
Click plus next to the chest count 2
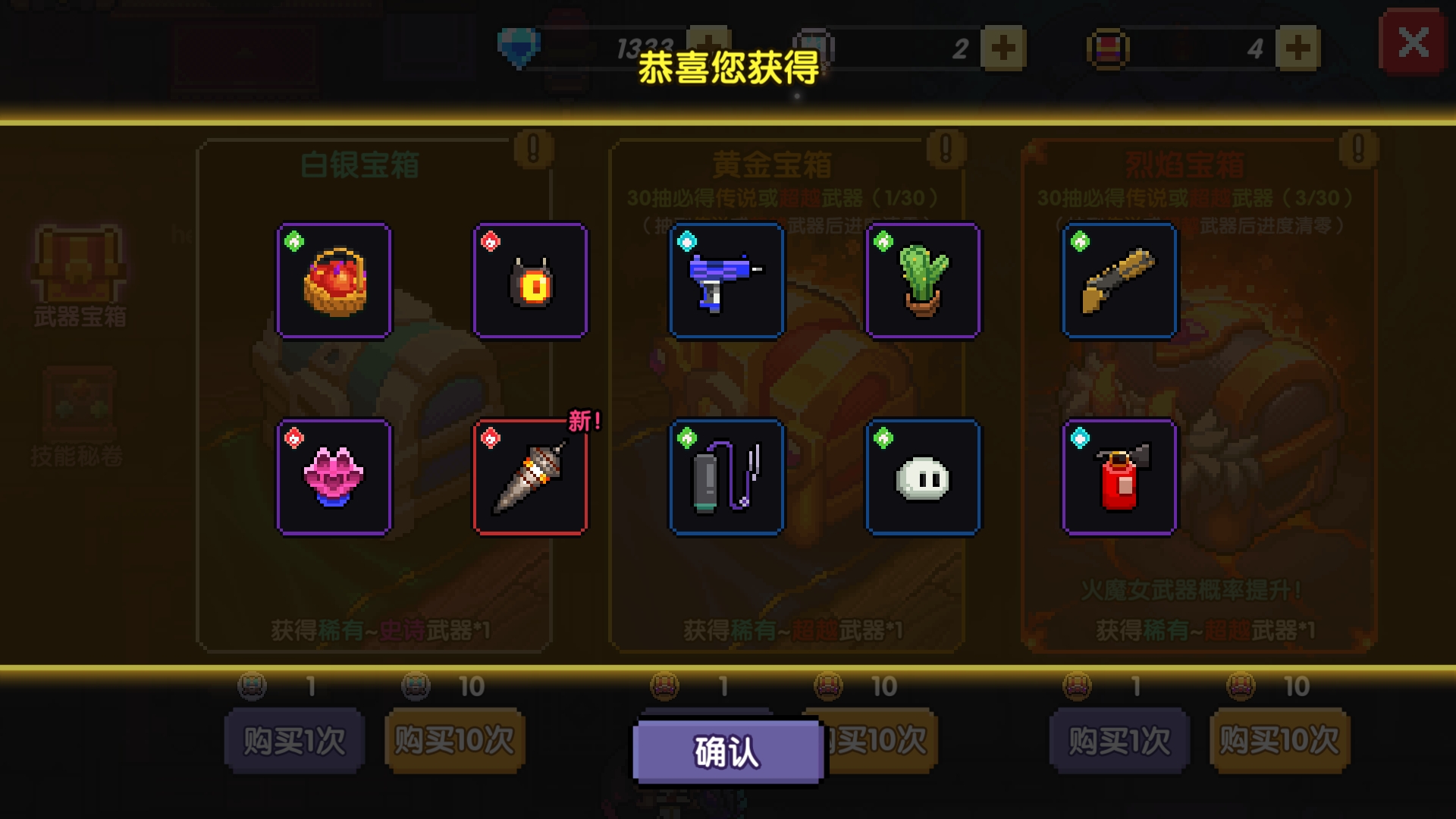[x=1005, y=47]
